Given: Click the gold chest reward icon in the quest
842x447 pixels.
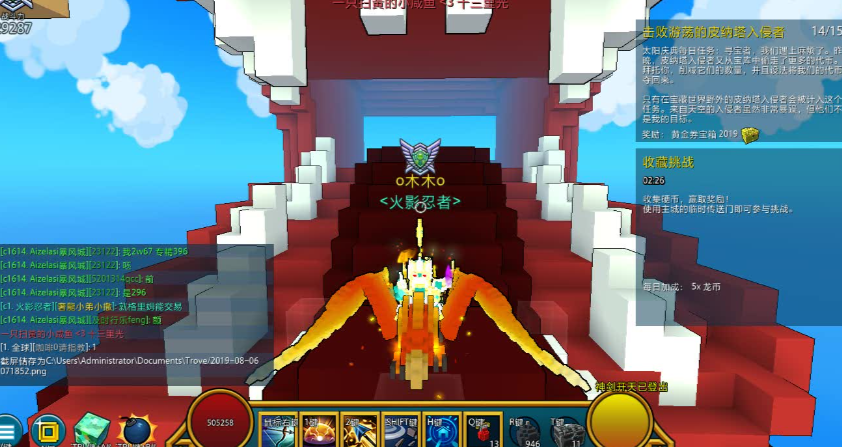Looking at the screenshot, I should point(751,135).
